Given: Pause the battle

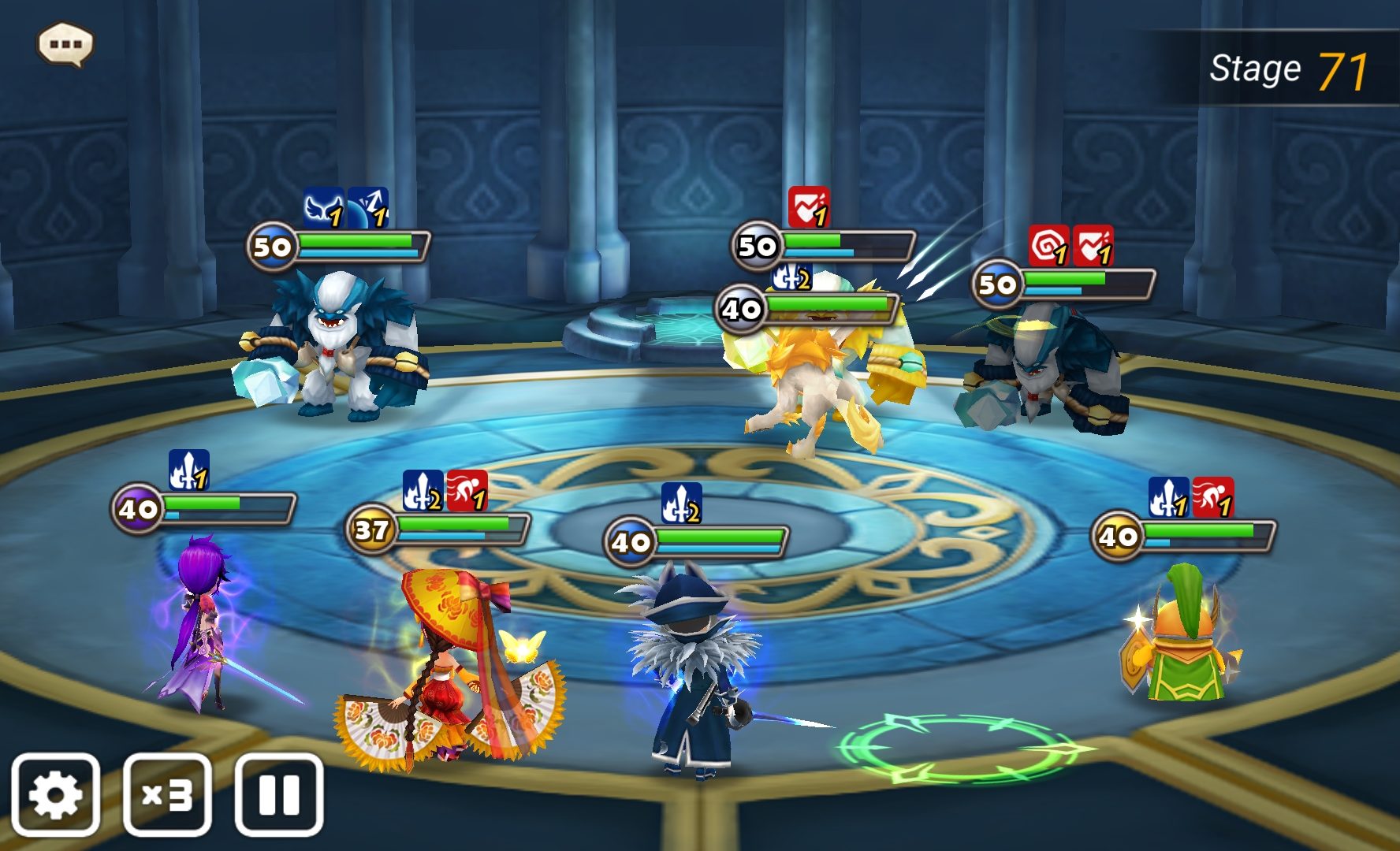Looking at the screenshot, I should tap(279, 794).
